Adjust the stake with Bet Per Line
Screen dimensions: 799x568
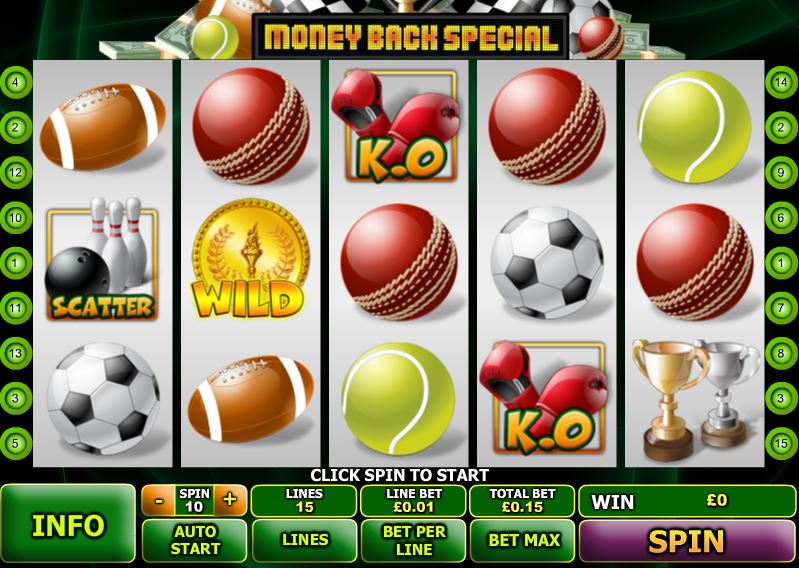(x=413, y=540)
